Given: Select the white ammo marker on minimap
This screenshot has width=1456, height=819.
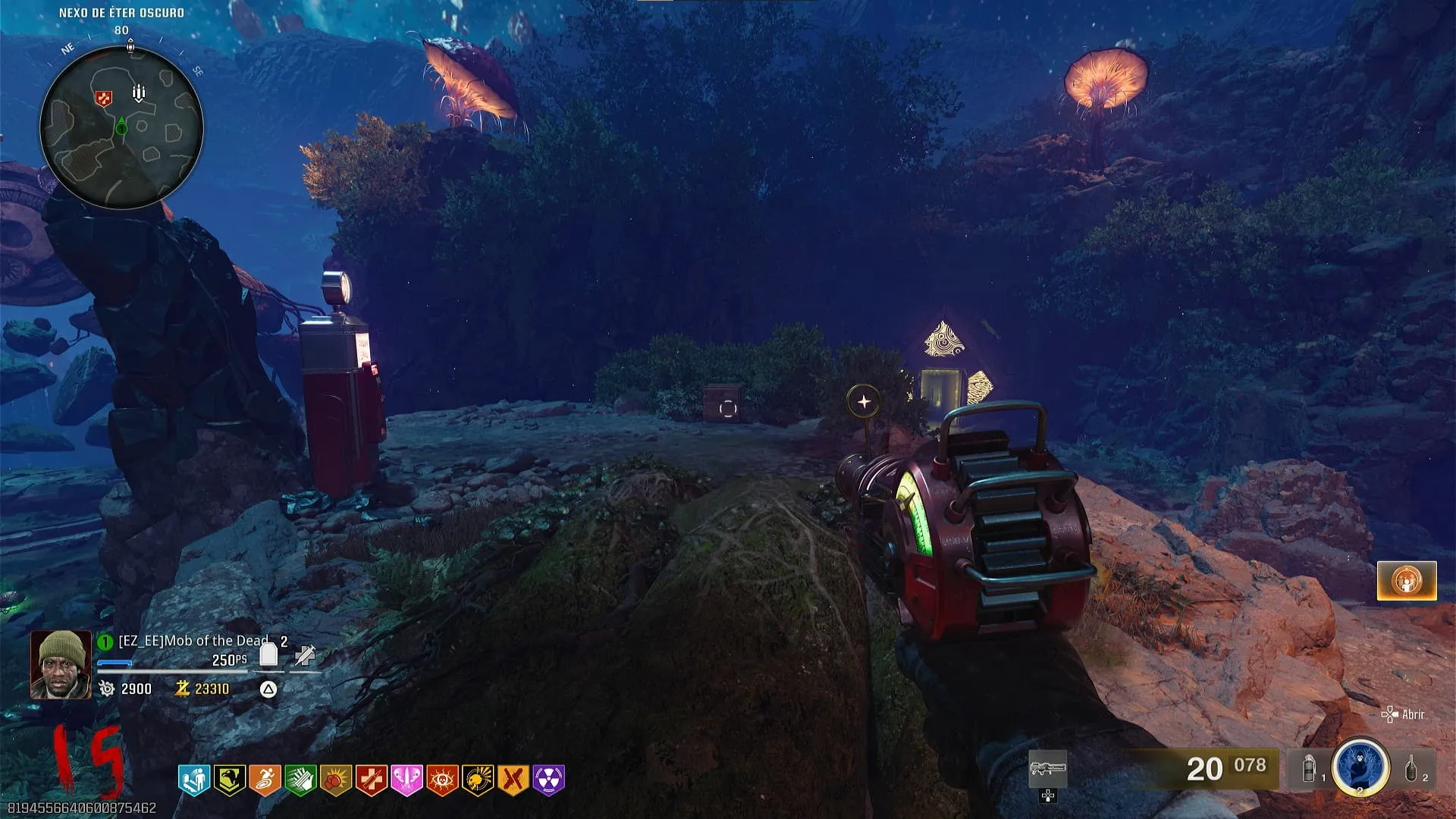Looking at the screenshot, I should [x=139, y=93].
